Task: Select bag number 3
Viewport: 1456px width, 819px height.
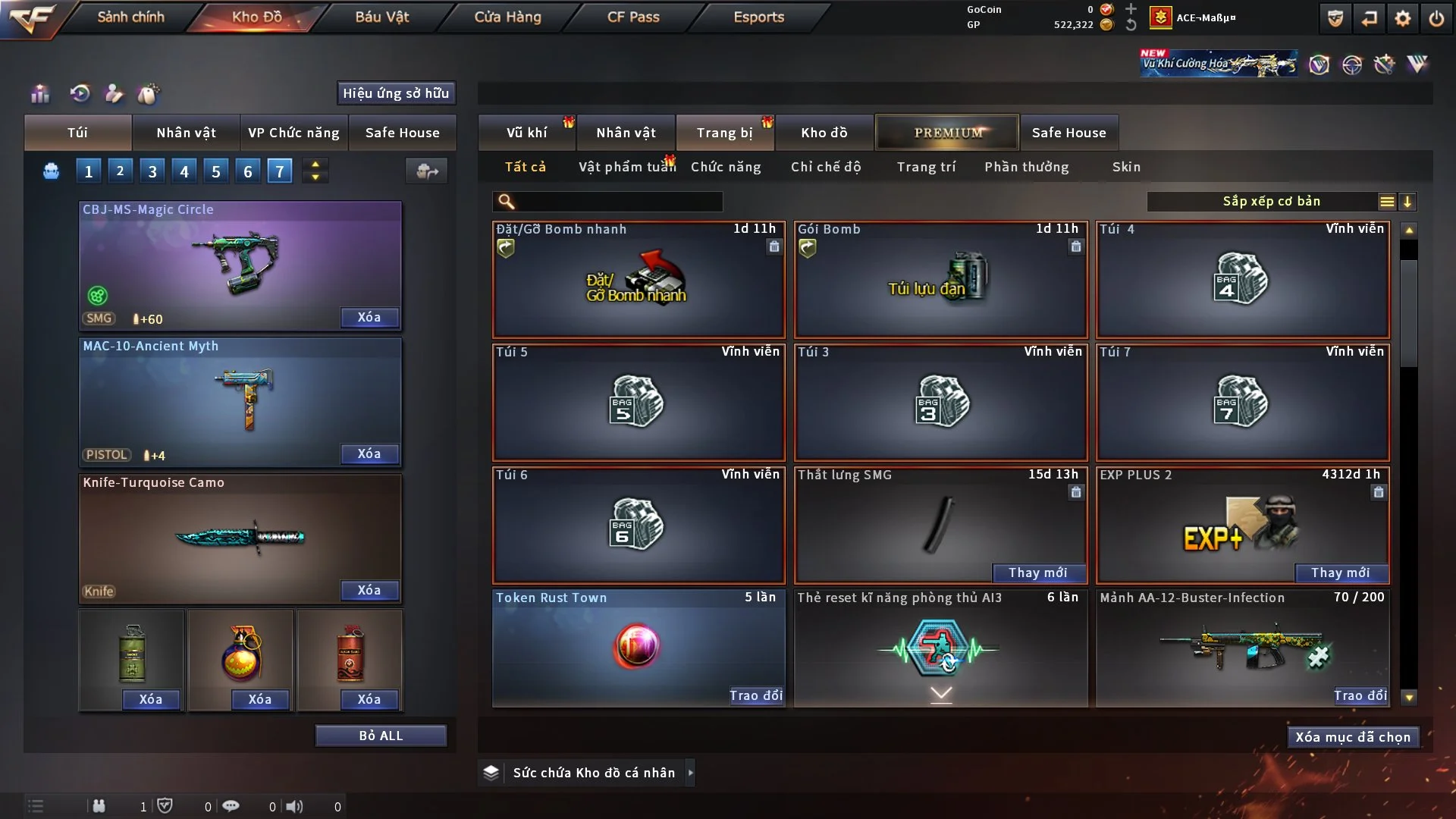Action: pyautogui.click(x=152, y=171)
